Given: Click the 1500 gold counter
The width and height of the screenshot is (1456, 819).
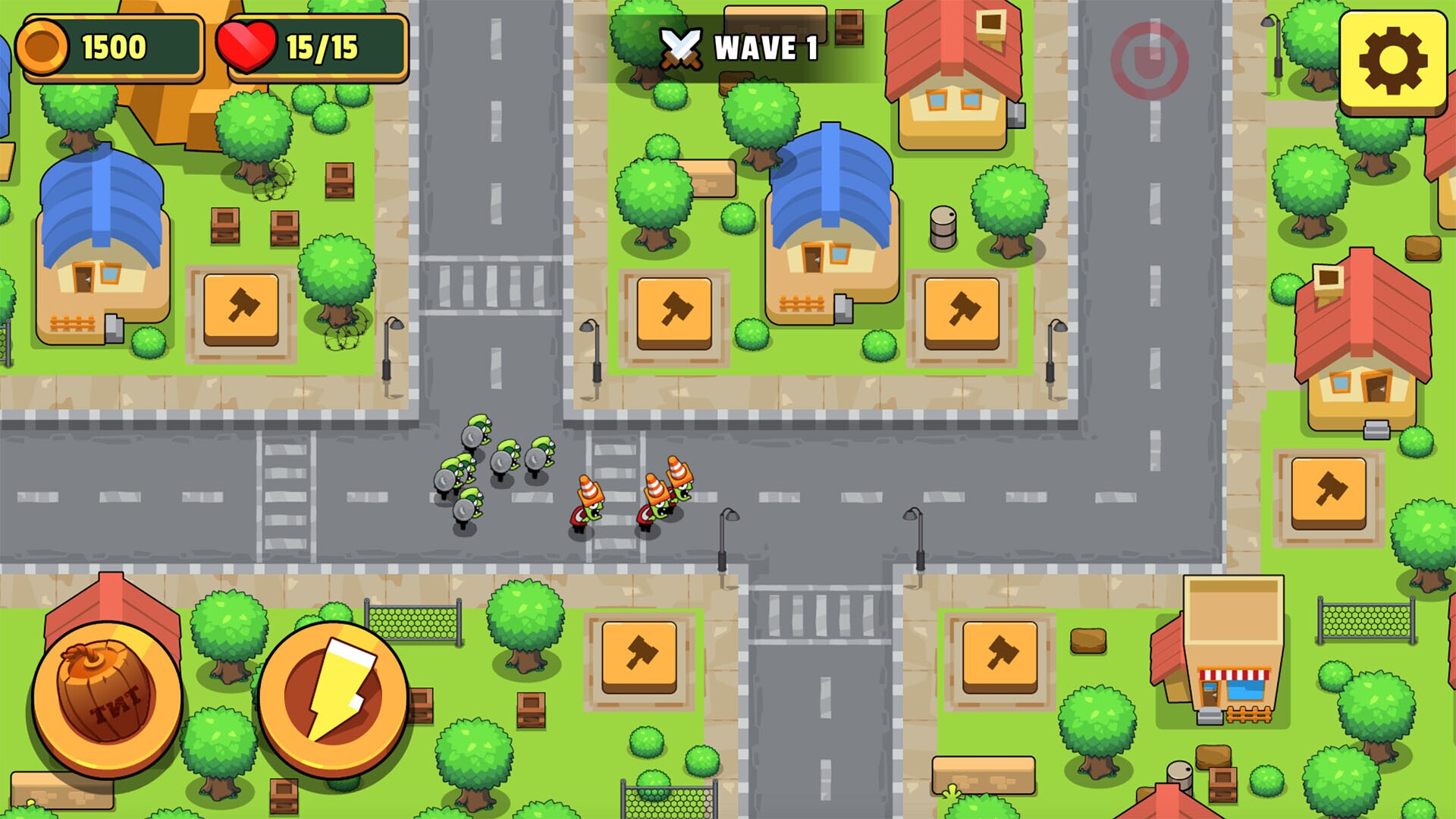Looking at the screenshot, I should point(112,45).
